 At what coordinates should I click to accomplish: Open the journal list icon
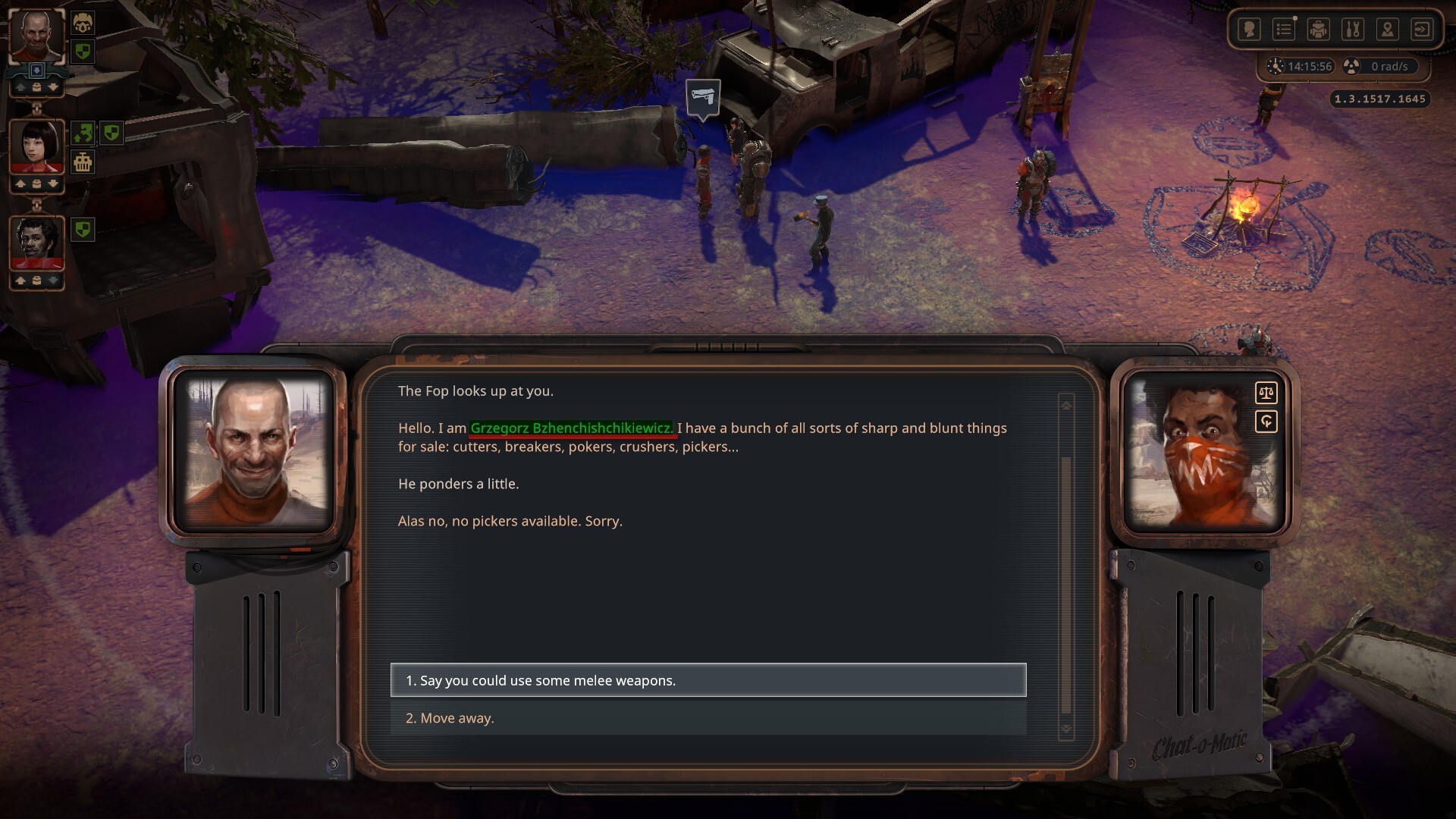(1284, 30)
